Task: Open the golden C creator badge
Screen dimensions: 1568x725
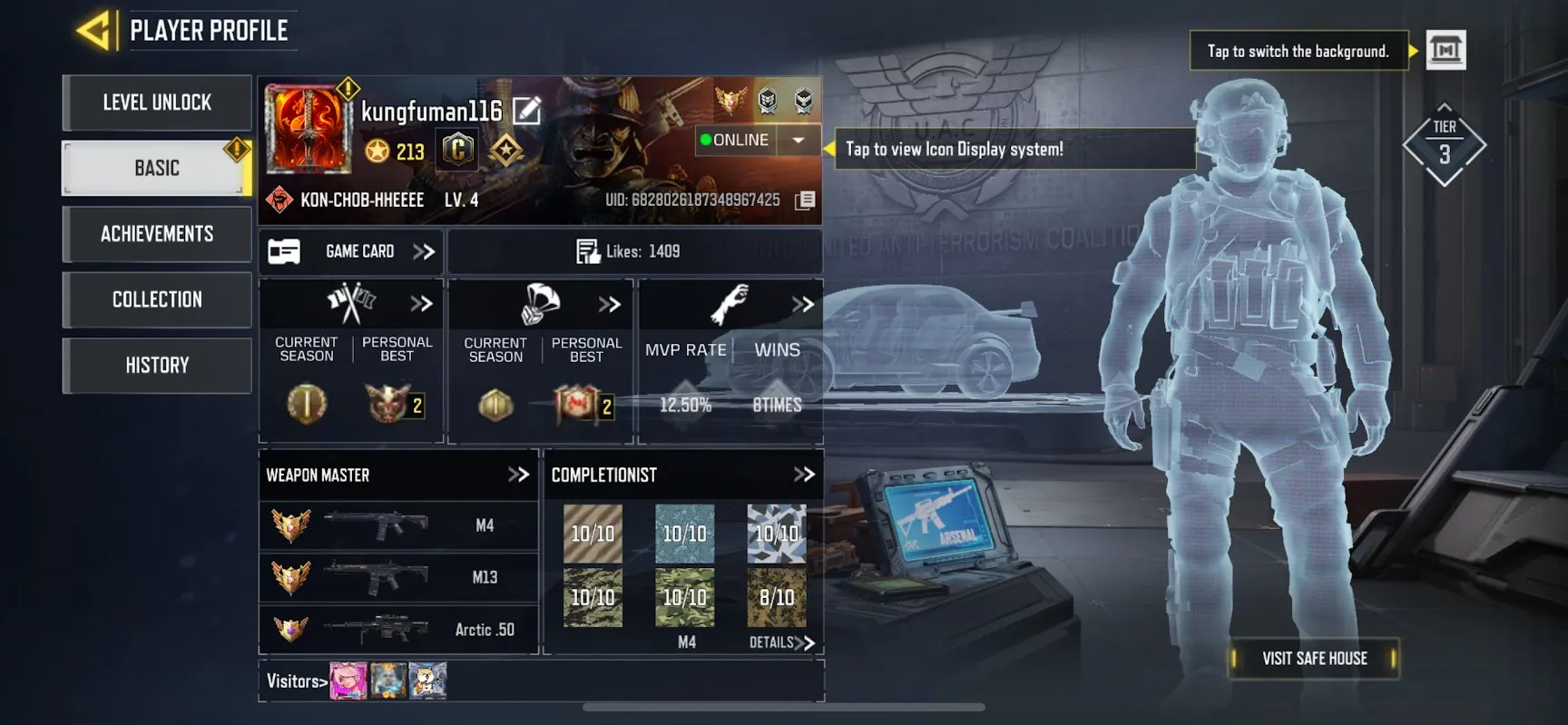Action: pyautogui.click(x=457, y=148)
